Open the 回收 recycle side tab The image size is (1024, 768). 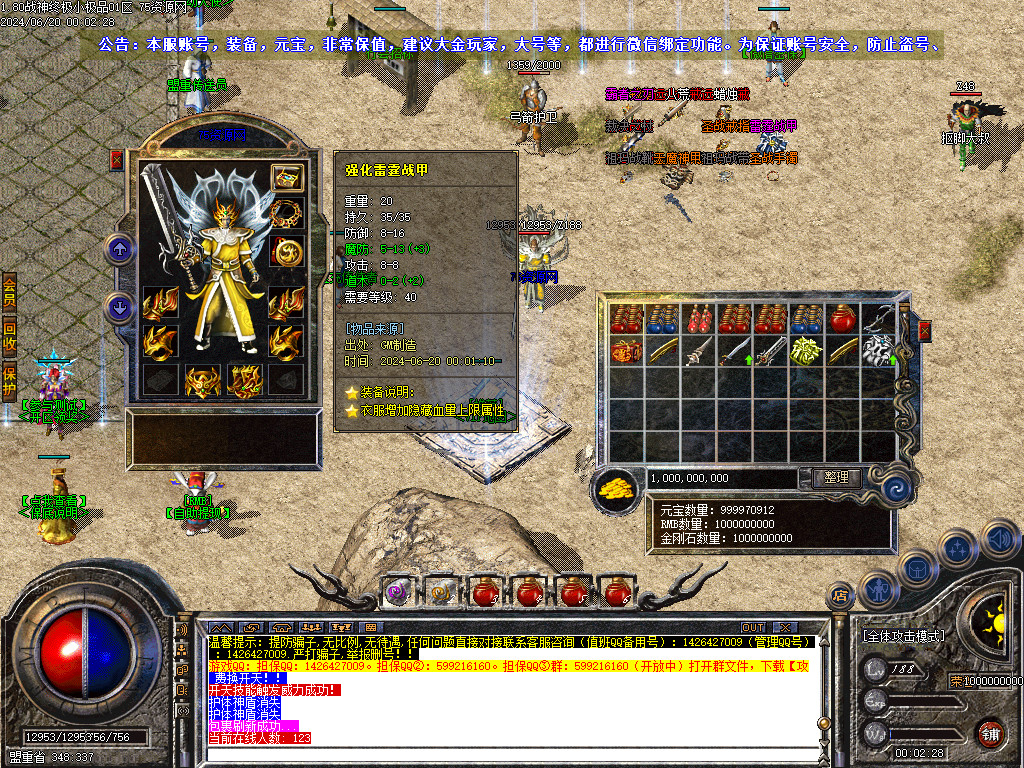[9, 335]
